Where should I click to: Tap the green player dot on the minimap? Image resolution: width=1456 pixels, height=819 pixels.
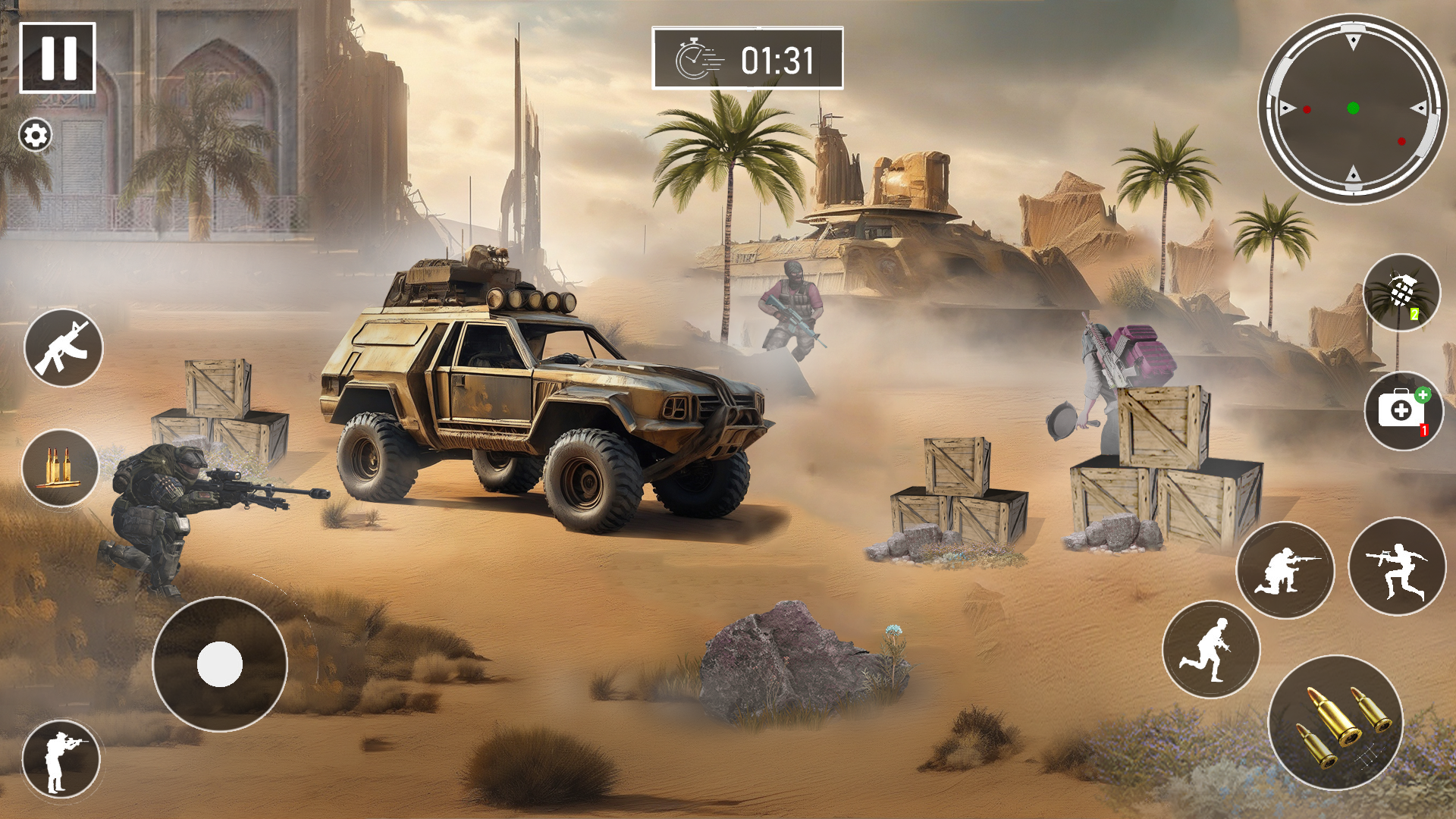[1354, 107]
